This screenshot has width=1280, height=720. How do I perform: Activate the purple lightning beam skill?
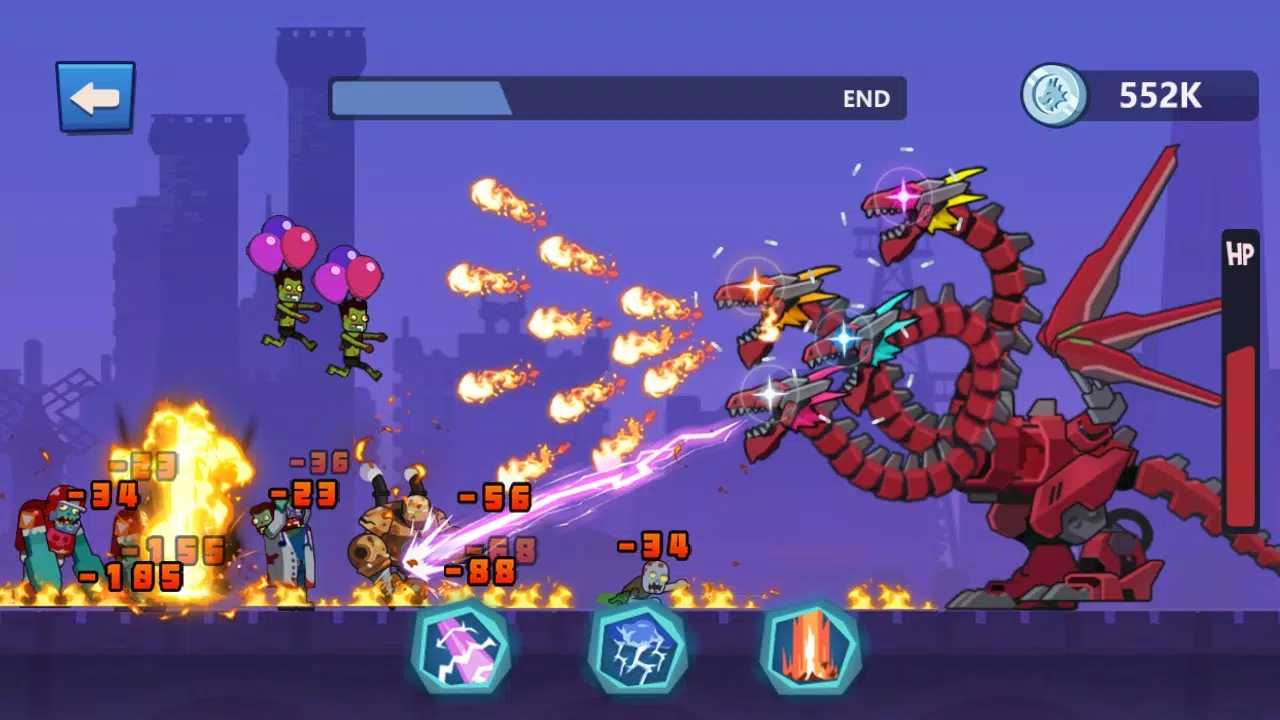point(461,649)
